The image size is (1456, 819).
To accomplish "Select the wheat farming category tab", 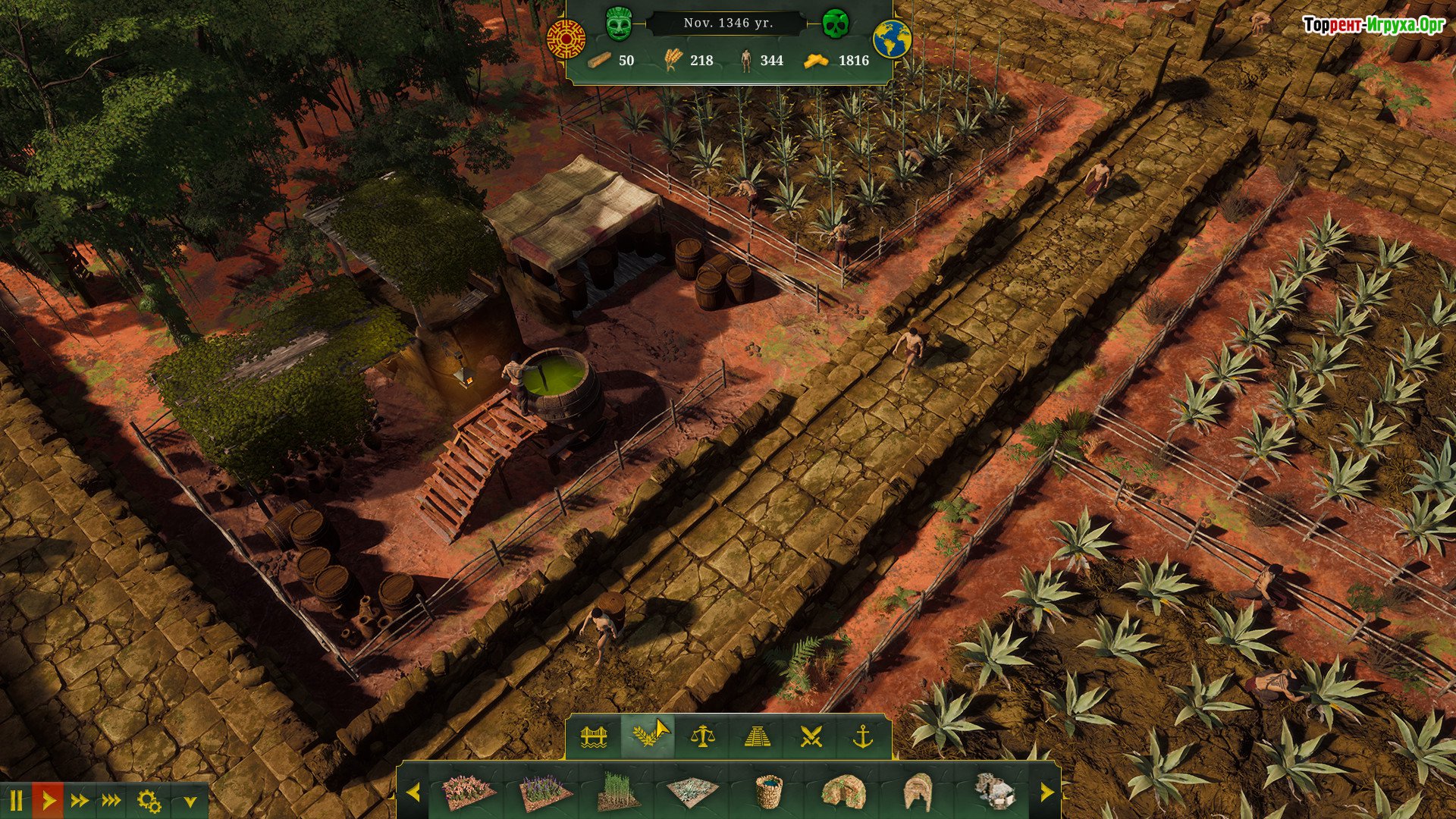I will (647, 736).
